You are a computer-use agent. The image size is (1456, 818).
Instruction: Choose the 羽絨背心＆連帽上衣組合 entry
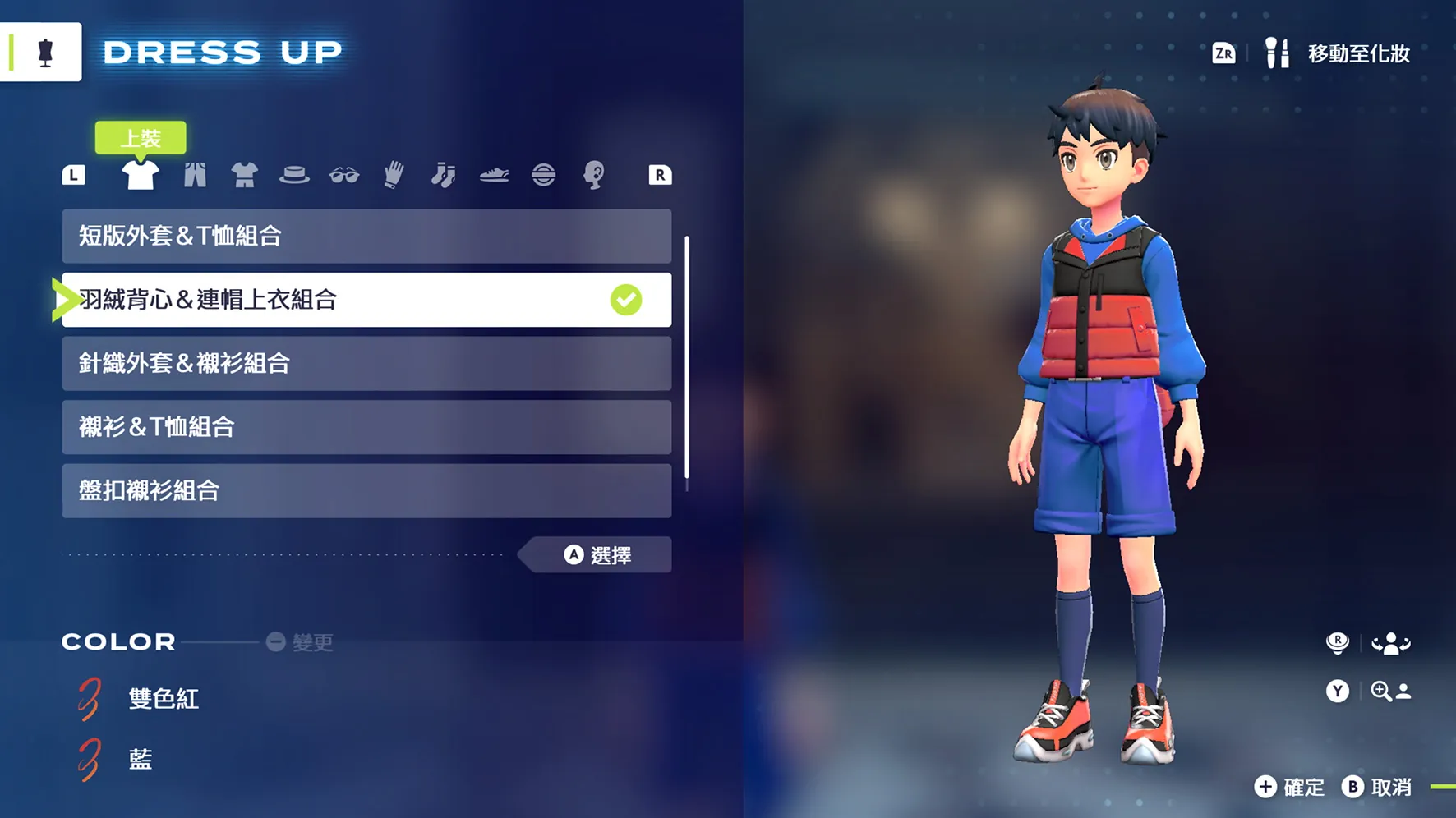366,300
